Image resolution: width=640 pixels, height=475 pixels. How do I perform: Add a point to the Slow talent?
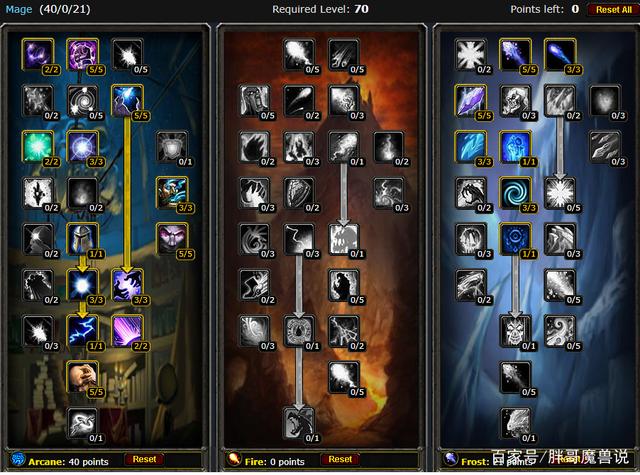point(82,422)
